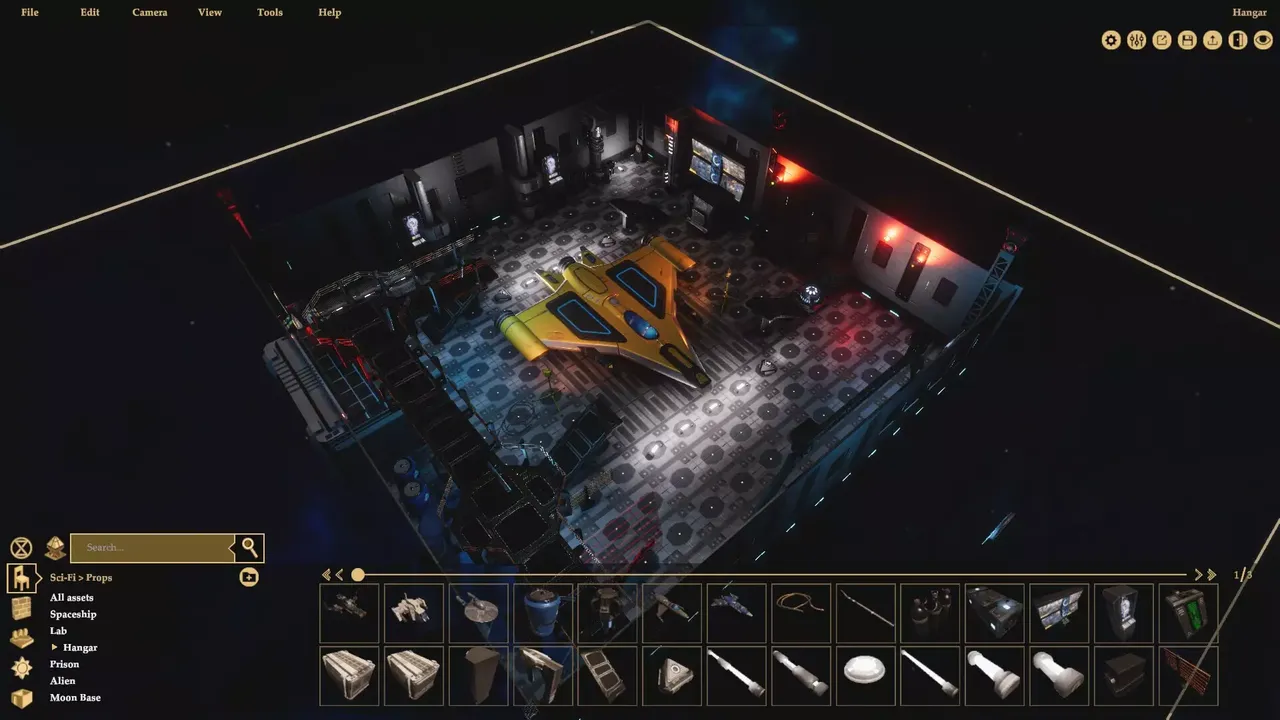Open the render adjustment sliders icon
This screenshot has width=1280, height=720.
pyautogui.click(x=1136, y=40)
